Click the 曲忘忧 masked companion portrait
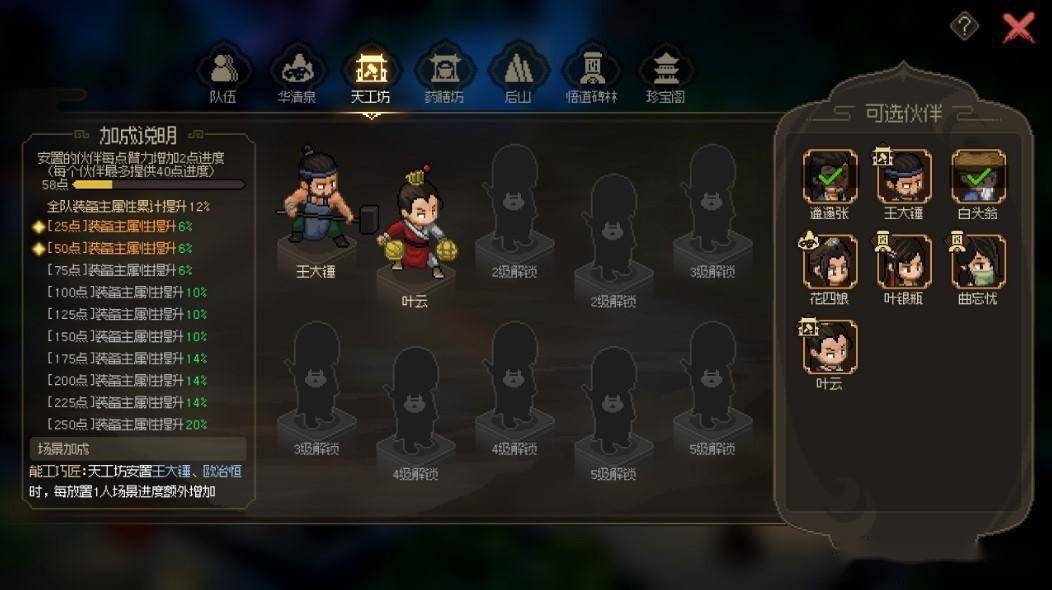1052x590 pixels. [977, 262]
